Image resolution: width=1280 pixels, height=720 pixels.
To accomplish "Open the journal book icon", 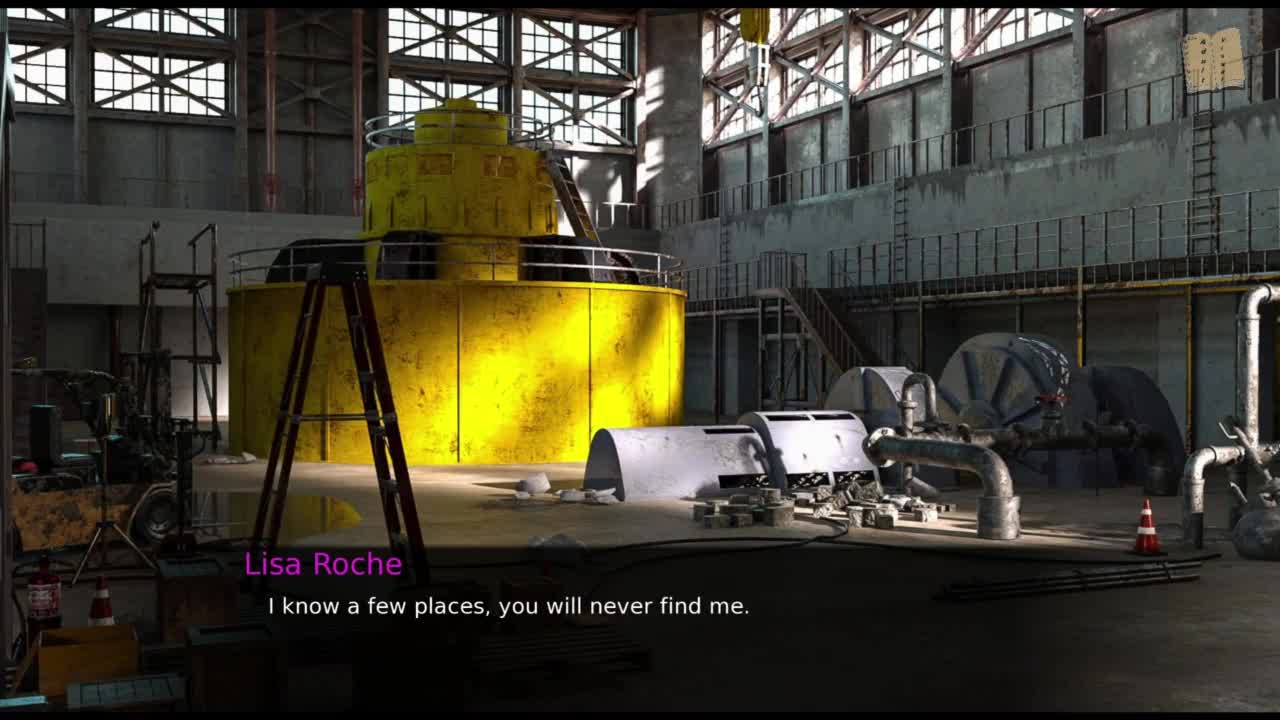I will coord(1213,60).
